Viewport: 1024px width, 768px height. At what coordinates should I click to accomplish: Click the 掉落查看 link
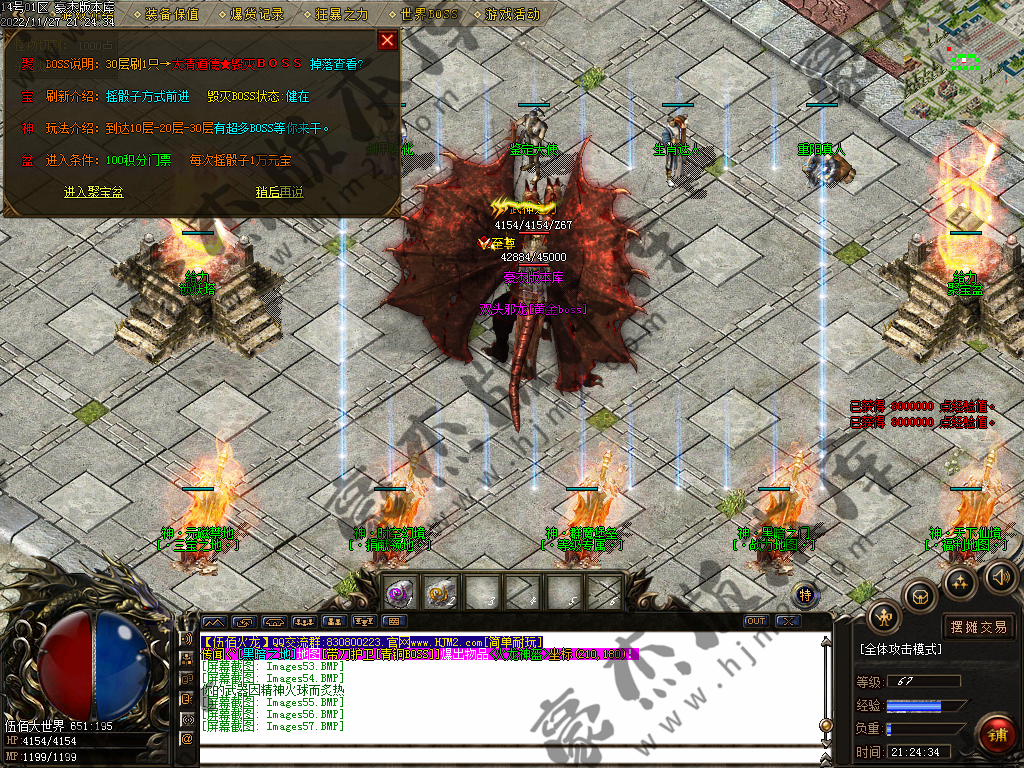pyautogui.click(x=337, y=64)
